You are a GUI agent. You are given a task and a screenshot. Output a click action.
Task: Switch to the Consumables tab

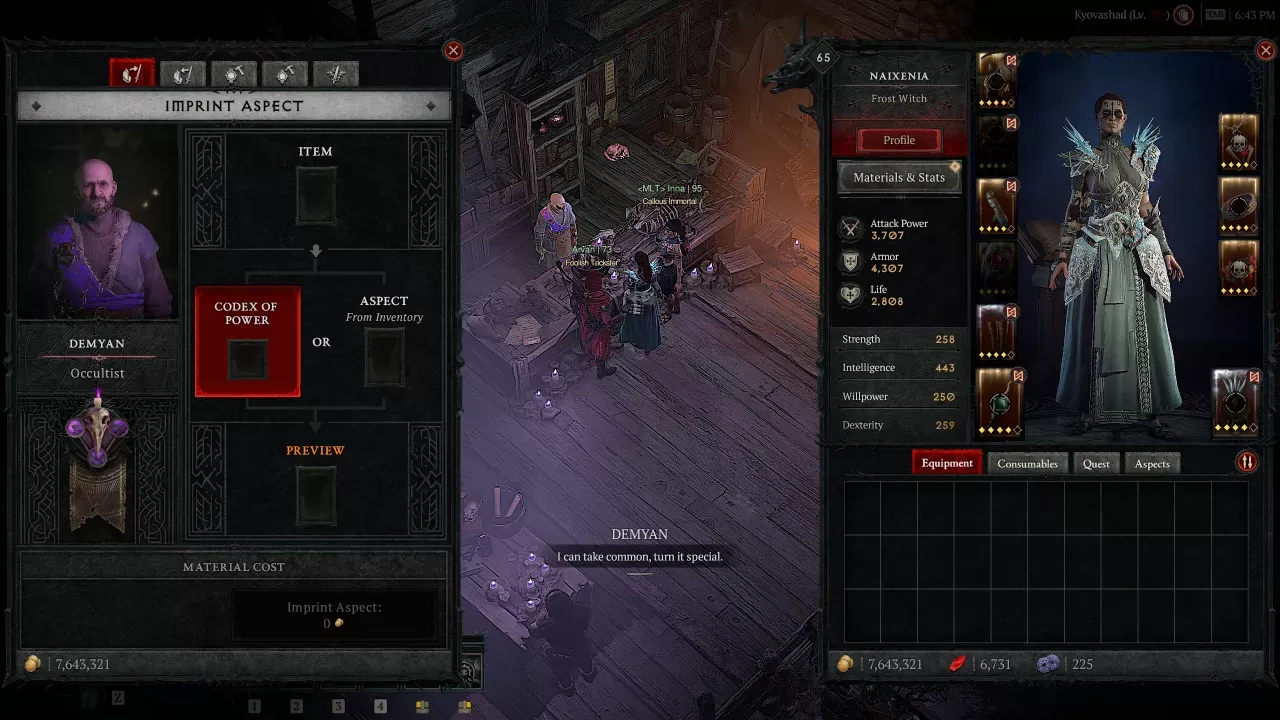pyautogui.click(x=1027, y=463)
